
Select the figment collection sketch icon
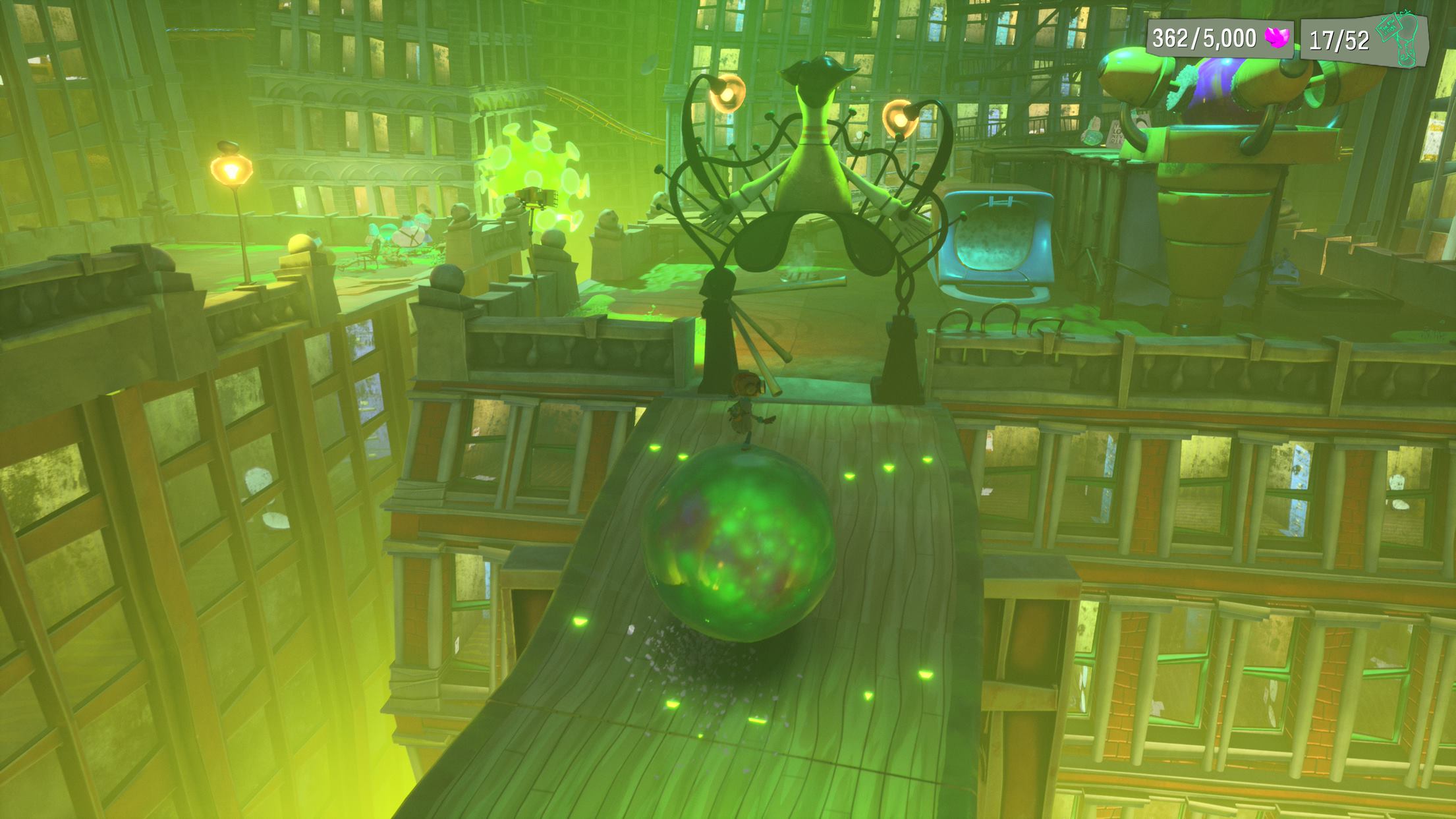1400,40
